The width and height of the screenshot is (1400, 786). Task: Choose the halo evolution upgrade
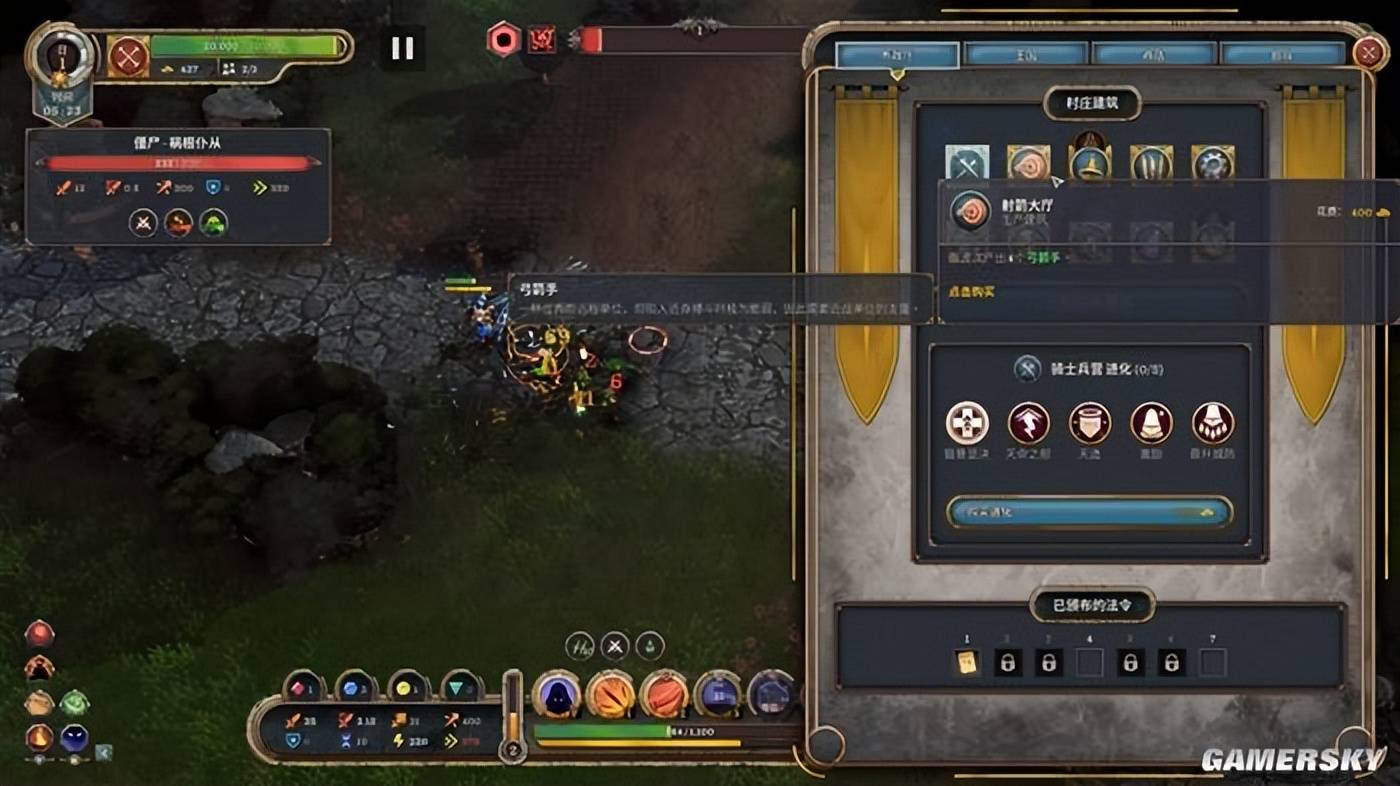click(1090, 423)
